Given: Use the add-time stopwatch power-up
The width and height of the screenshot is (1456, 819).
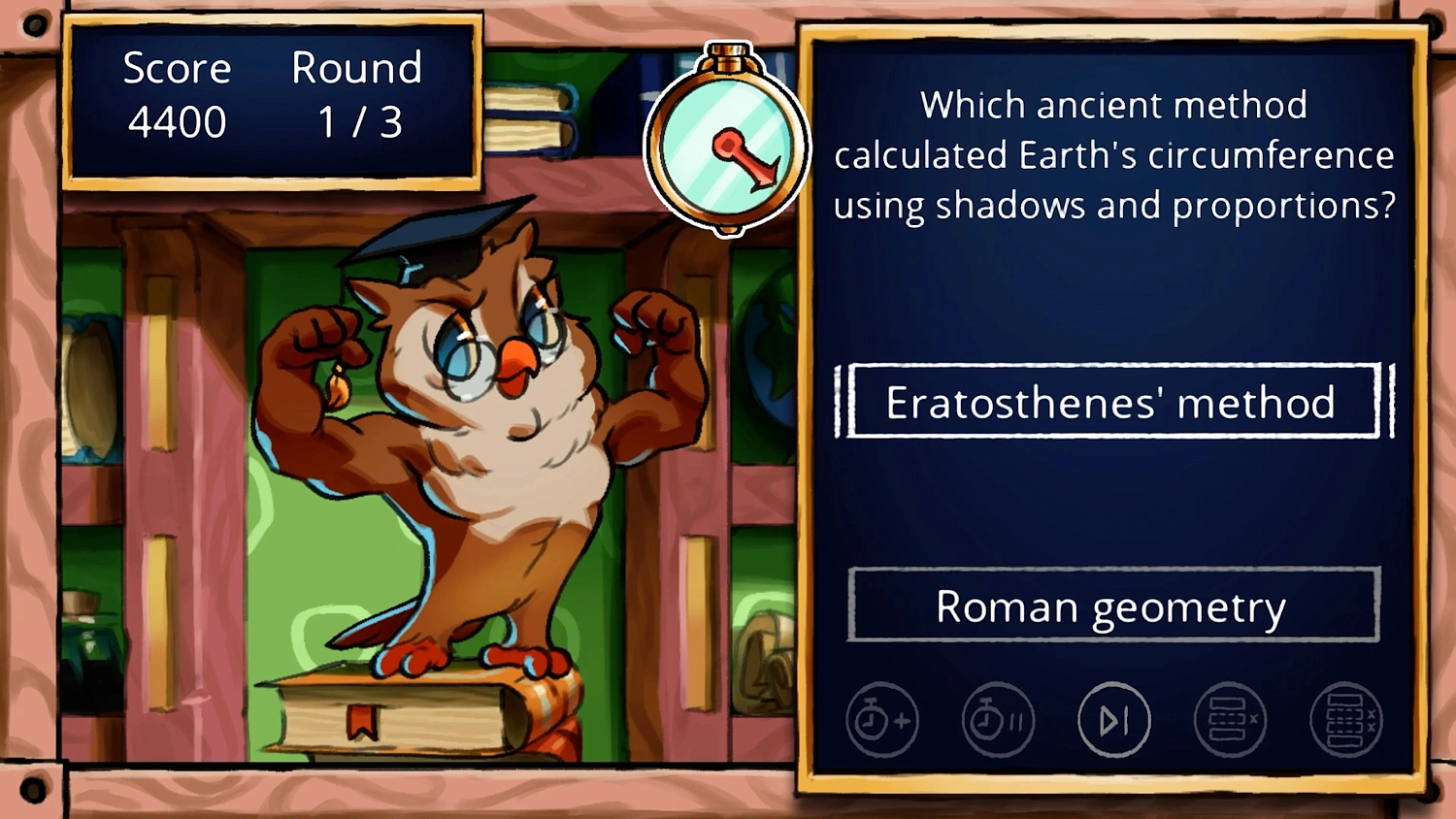Looking at the screenshot, I should click(x=881, y=720).
